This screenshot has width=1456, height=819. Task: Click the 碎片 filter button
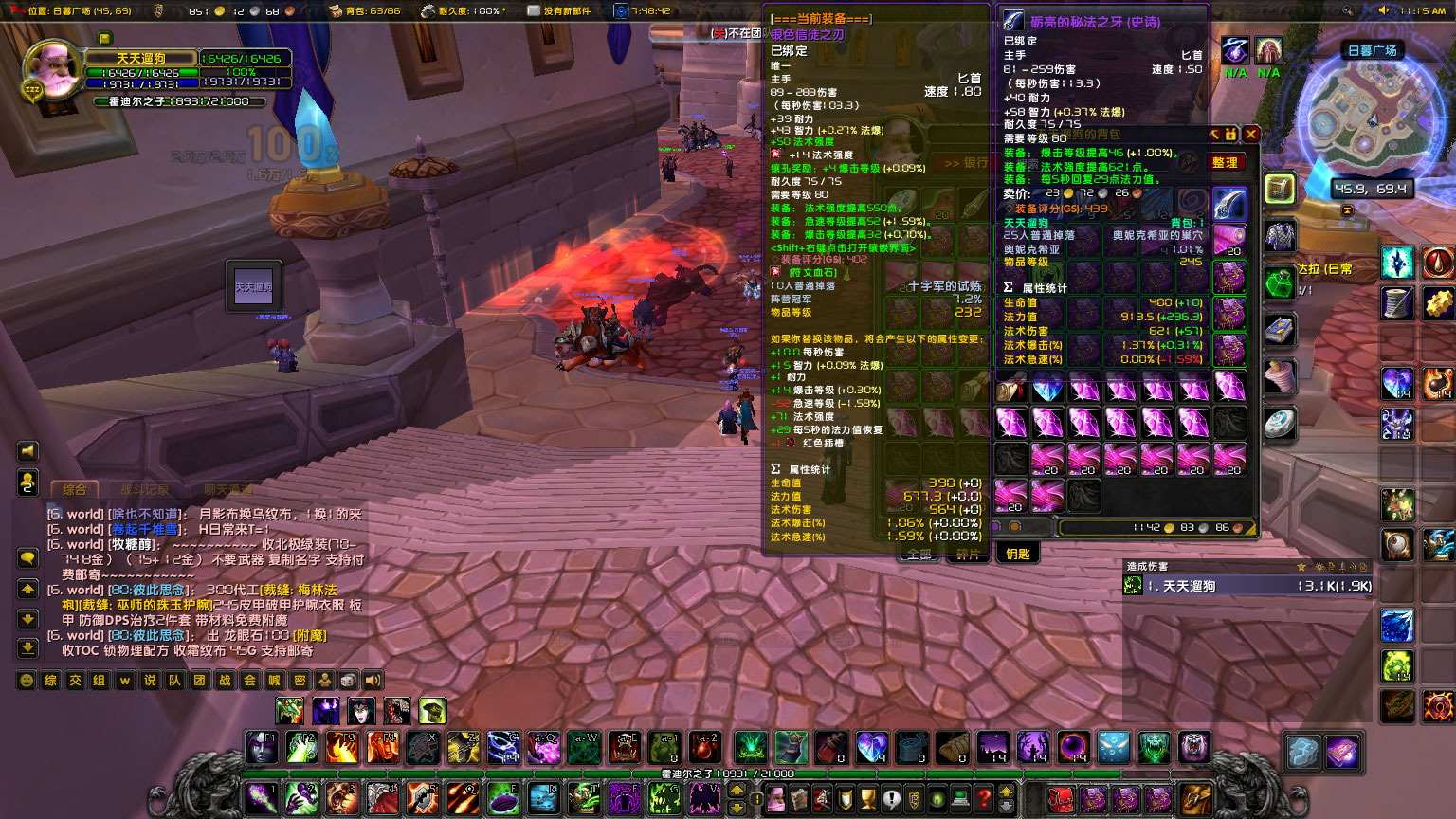pyautogui.click(x=968, y=554)
